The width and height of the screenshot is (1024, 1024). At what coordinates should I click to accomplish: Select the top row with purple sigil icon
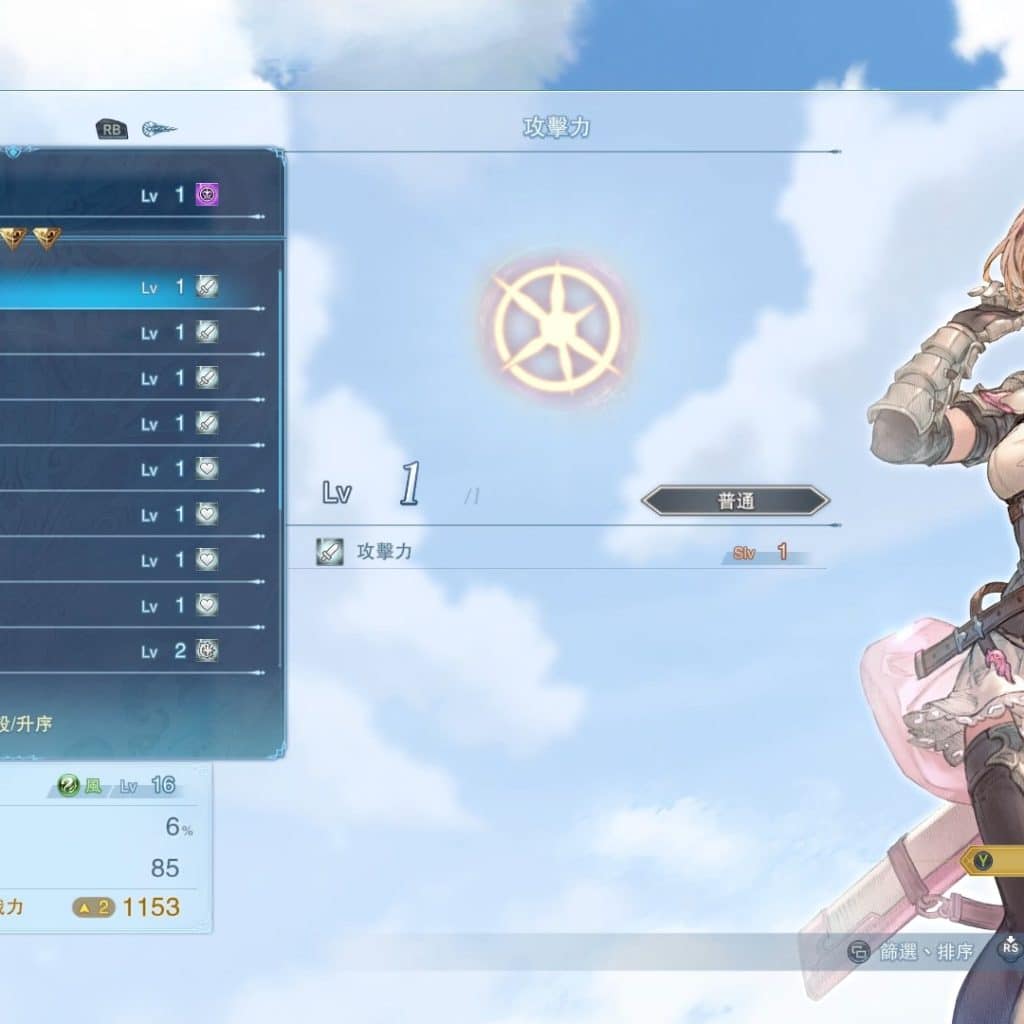140,195
